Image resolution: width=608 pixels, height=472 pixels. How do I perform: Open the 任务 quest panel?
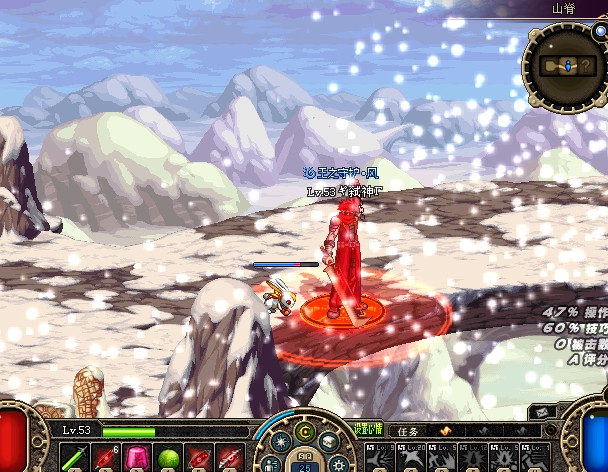(411, 430)
